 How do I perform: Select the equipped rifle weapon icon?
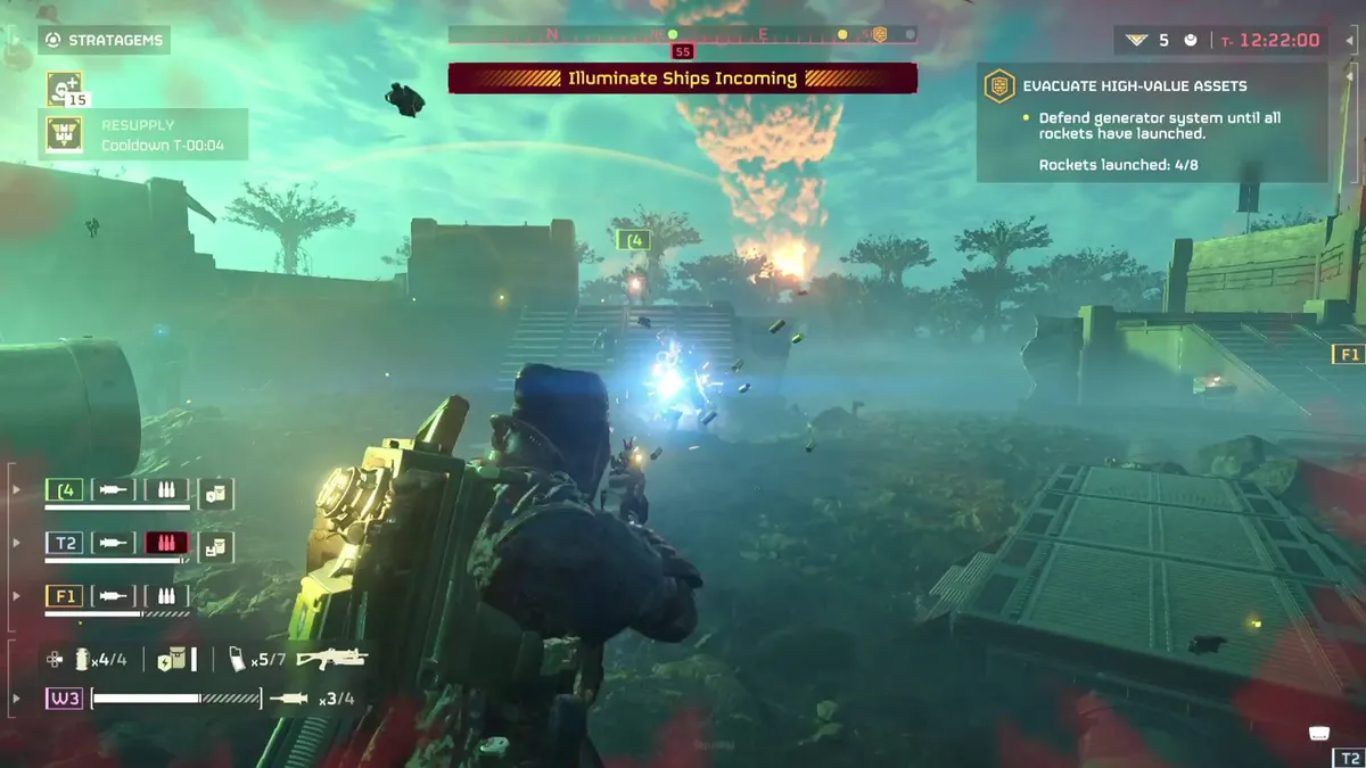click(331, 658)
